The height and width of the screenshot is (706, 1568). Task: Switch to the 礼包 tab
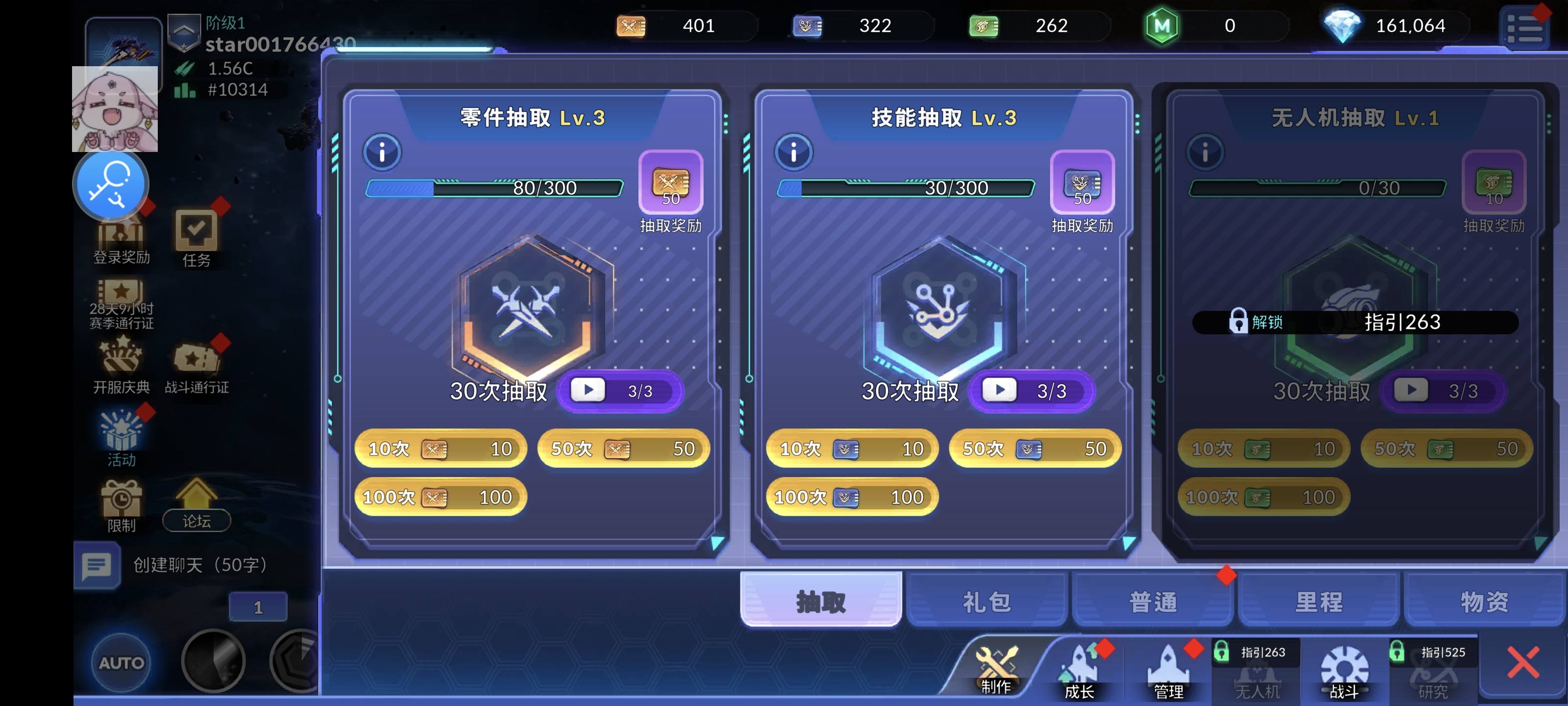(986, 601)
